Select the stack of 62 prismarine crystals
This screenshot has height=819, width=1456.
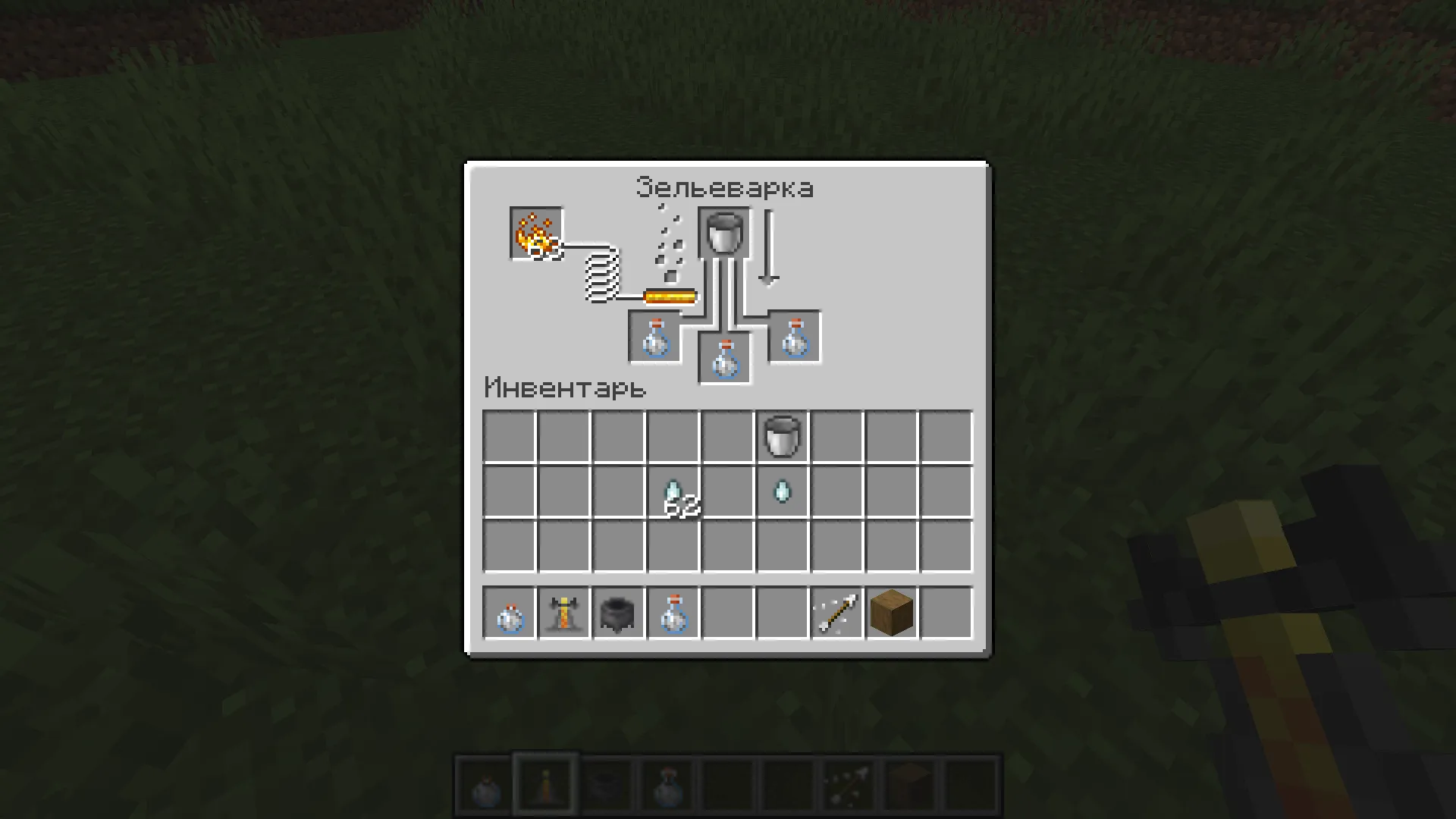pos(673,491)
